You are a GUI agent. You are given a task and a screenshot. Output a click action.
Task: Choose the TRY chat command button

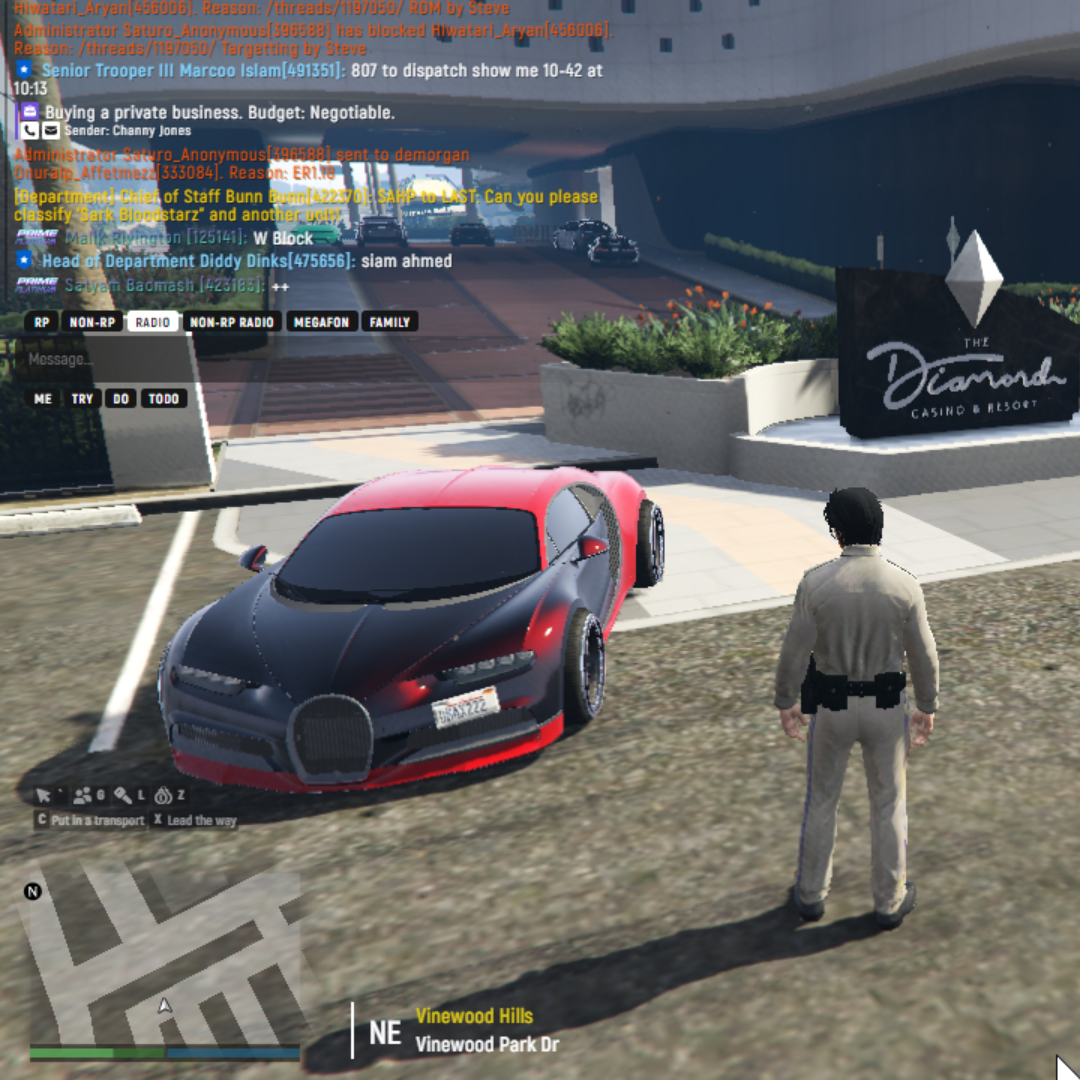coord(82,398)
